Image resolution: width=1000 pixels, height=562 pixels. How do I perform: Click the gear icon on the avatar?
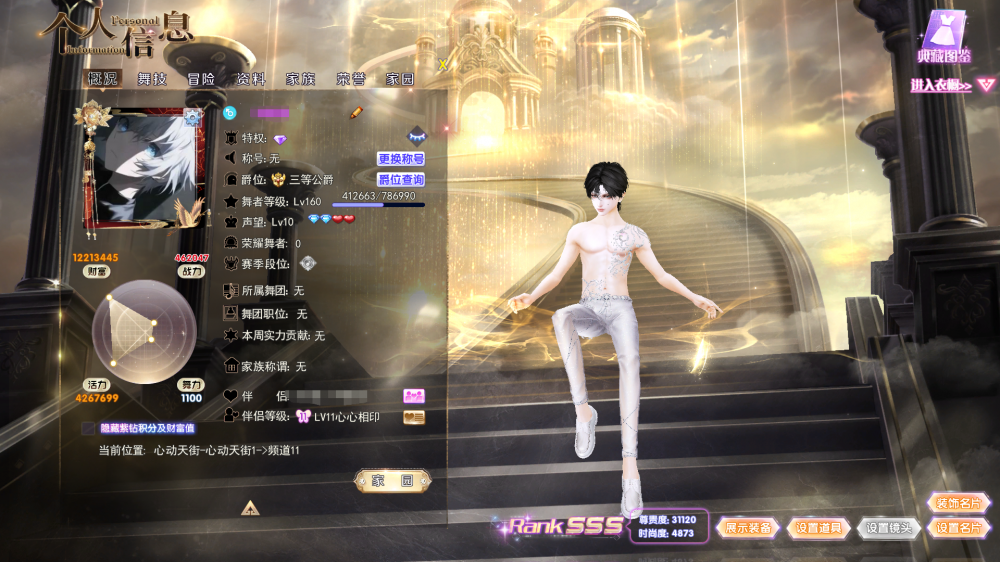pos(193,118)
